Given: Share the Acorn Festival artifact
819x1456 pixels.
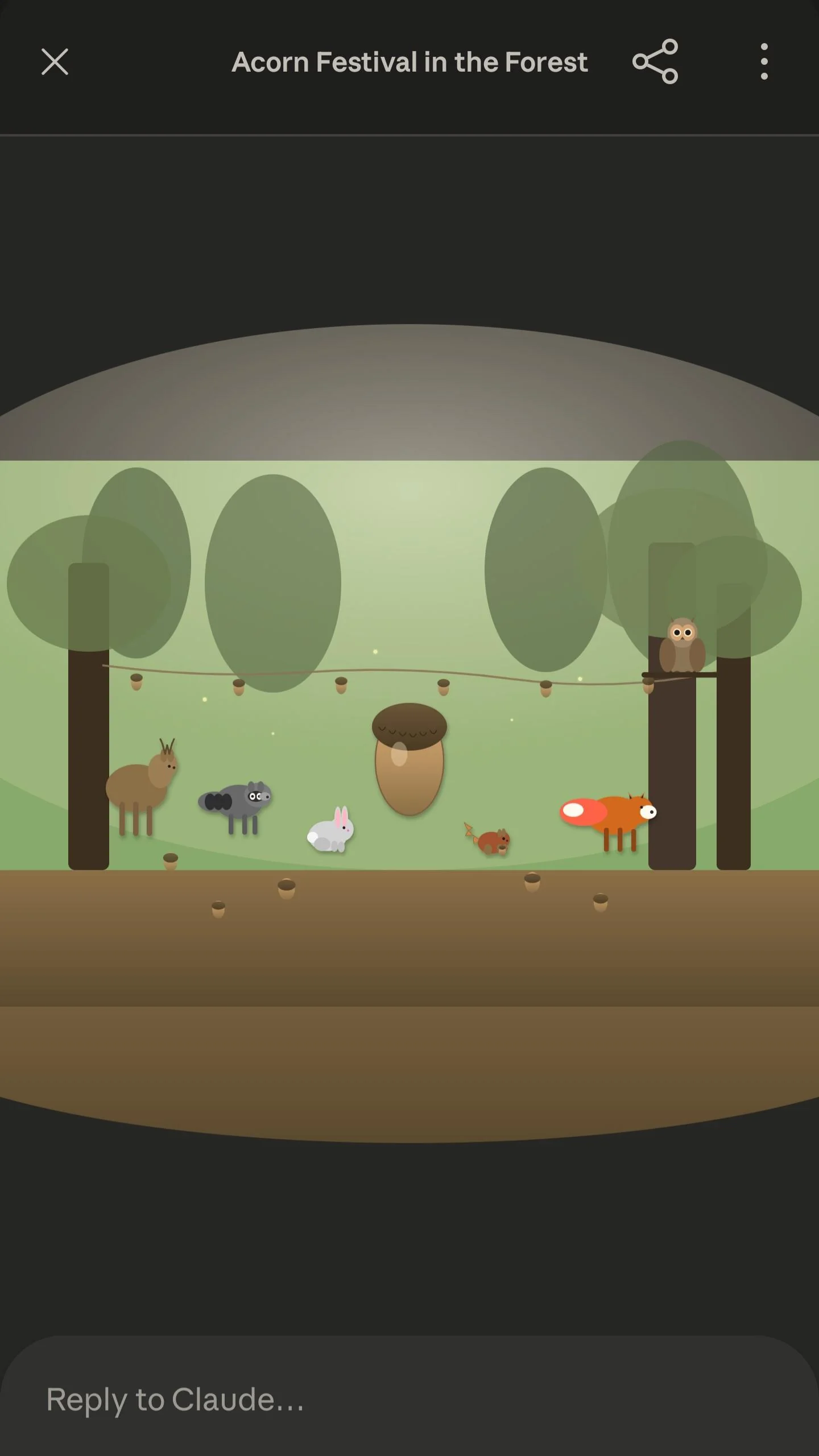Looking at the screenshot, I should (x=655, y=62).
